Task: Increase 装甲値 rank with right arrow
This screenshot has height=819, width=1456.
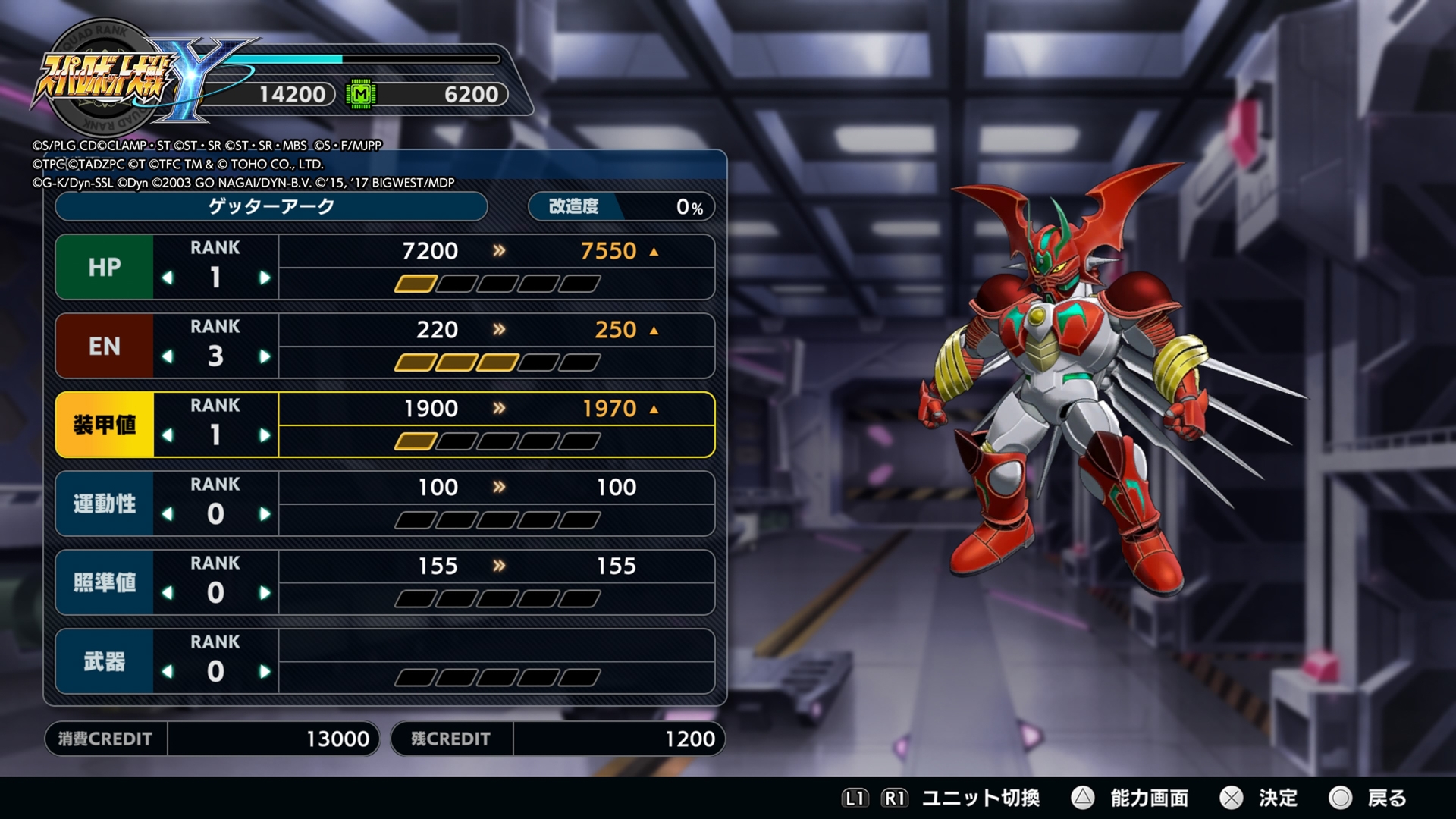Action: pyautogui.click(x=265, y=436)
